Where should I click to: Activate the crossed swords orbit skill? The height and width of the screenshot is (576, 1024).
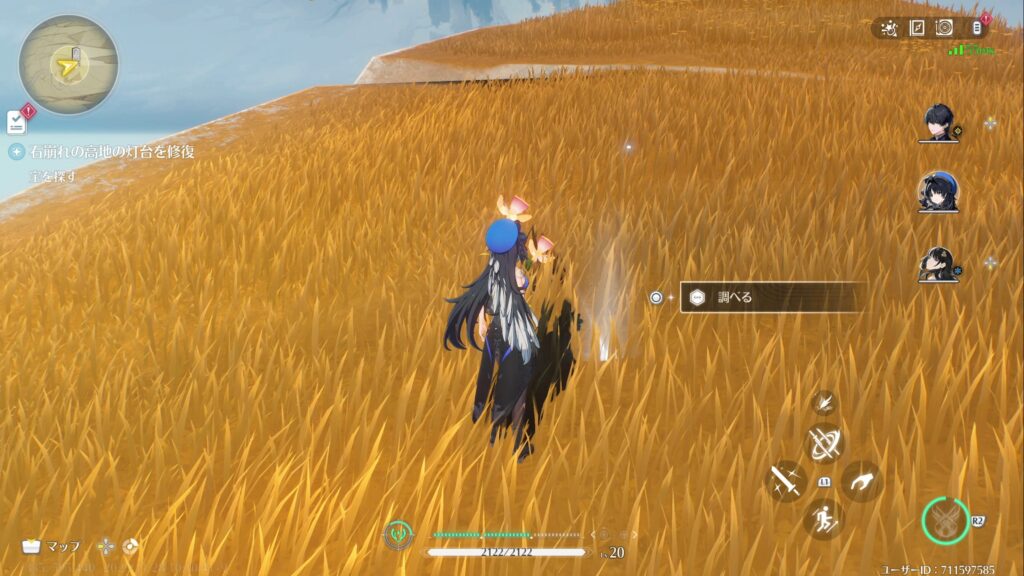[x=825, y=443]
